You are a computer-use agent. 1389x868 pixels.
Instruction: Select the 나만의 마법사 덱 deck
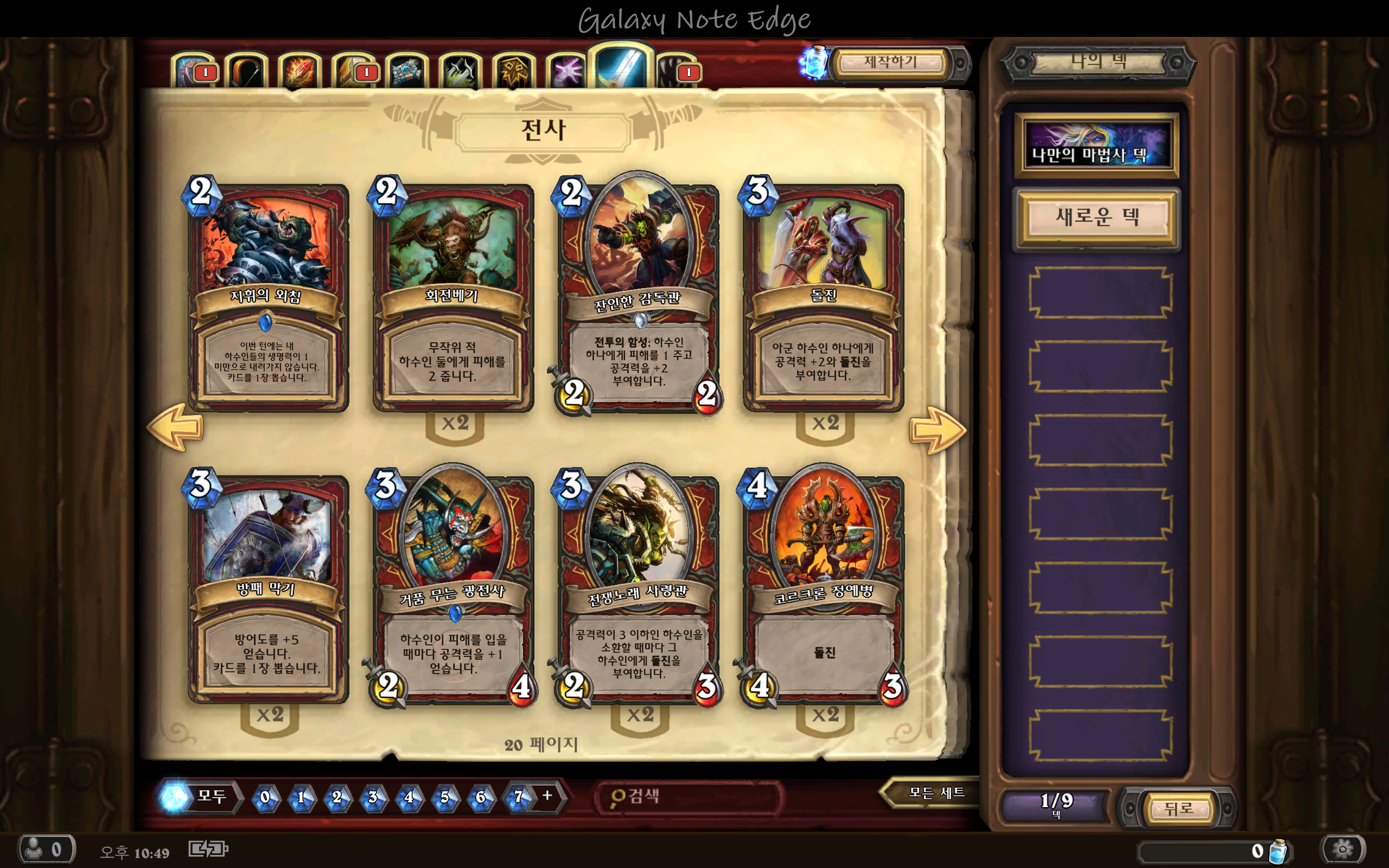1097,145
